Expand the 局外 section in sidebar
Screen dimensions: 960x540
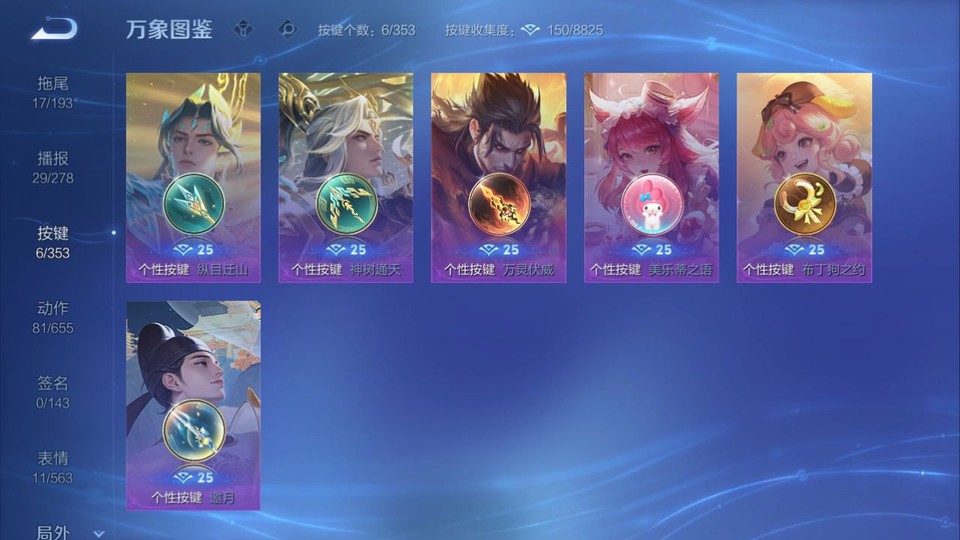[68, 532]
